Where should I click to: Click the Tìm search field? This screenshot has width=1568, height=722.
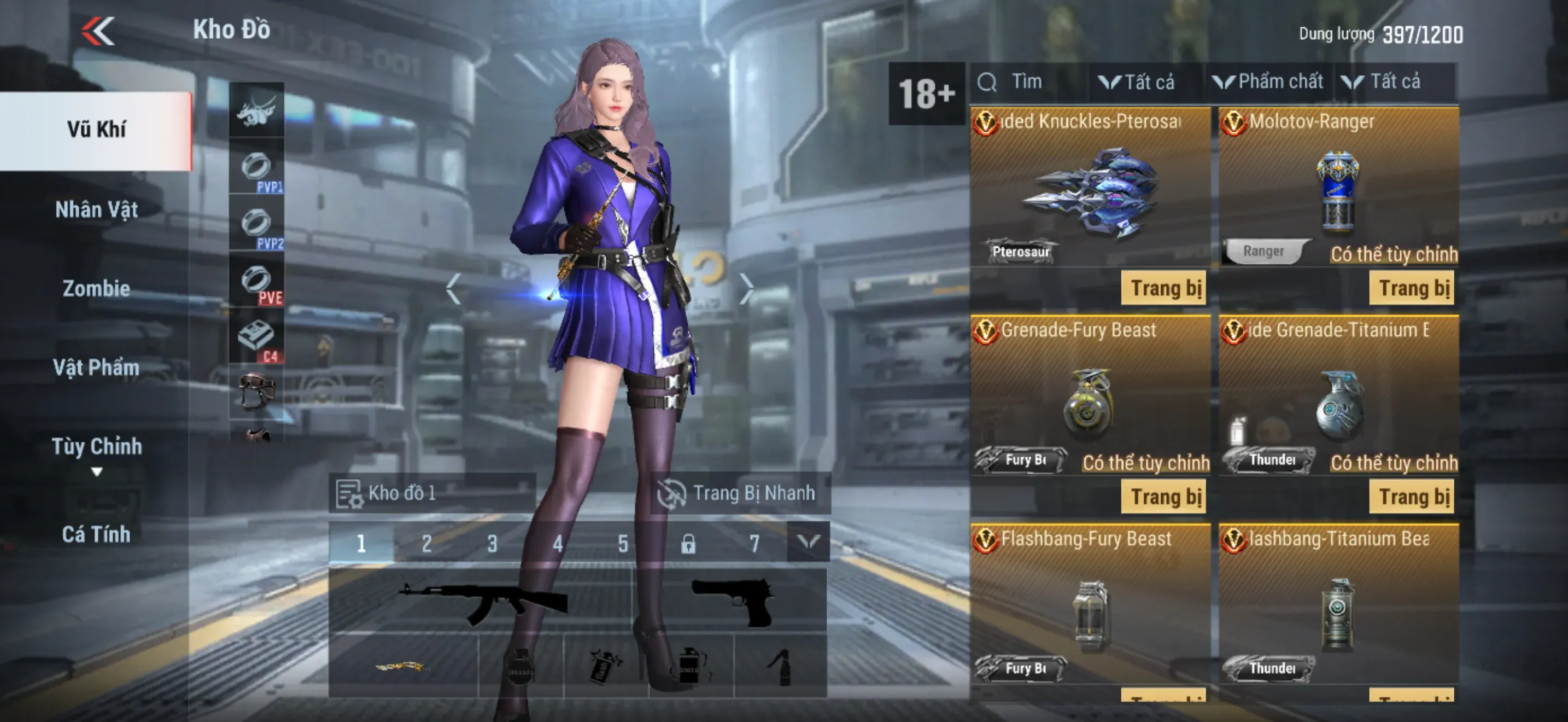coord(1029,82)
